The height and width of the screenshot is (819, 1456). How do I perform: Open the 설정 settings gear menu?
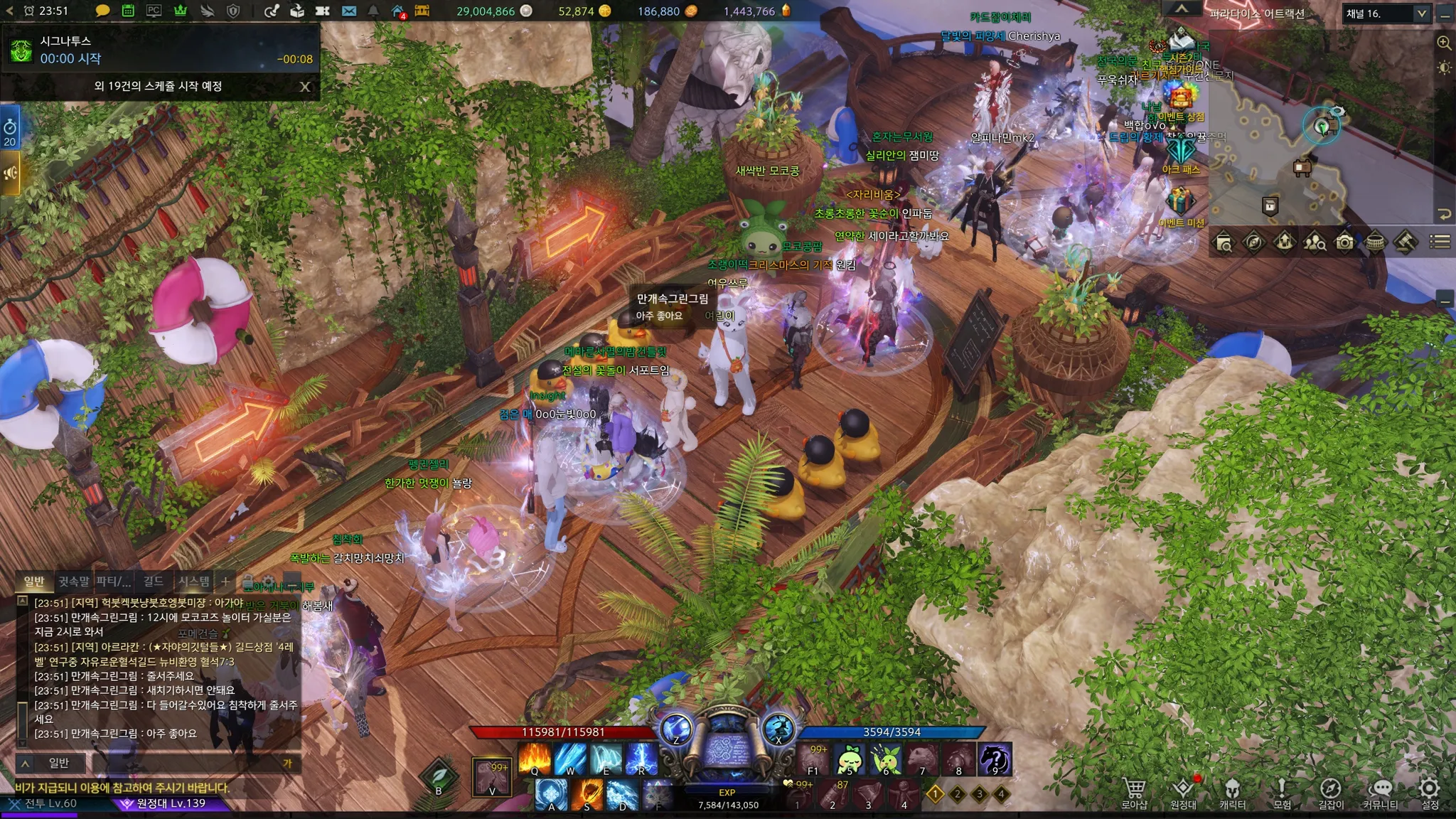point(1429,793)
